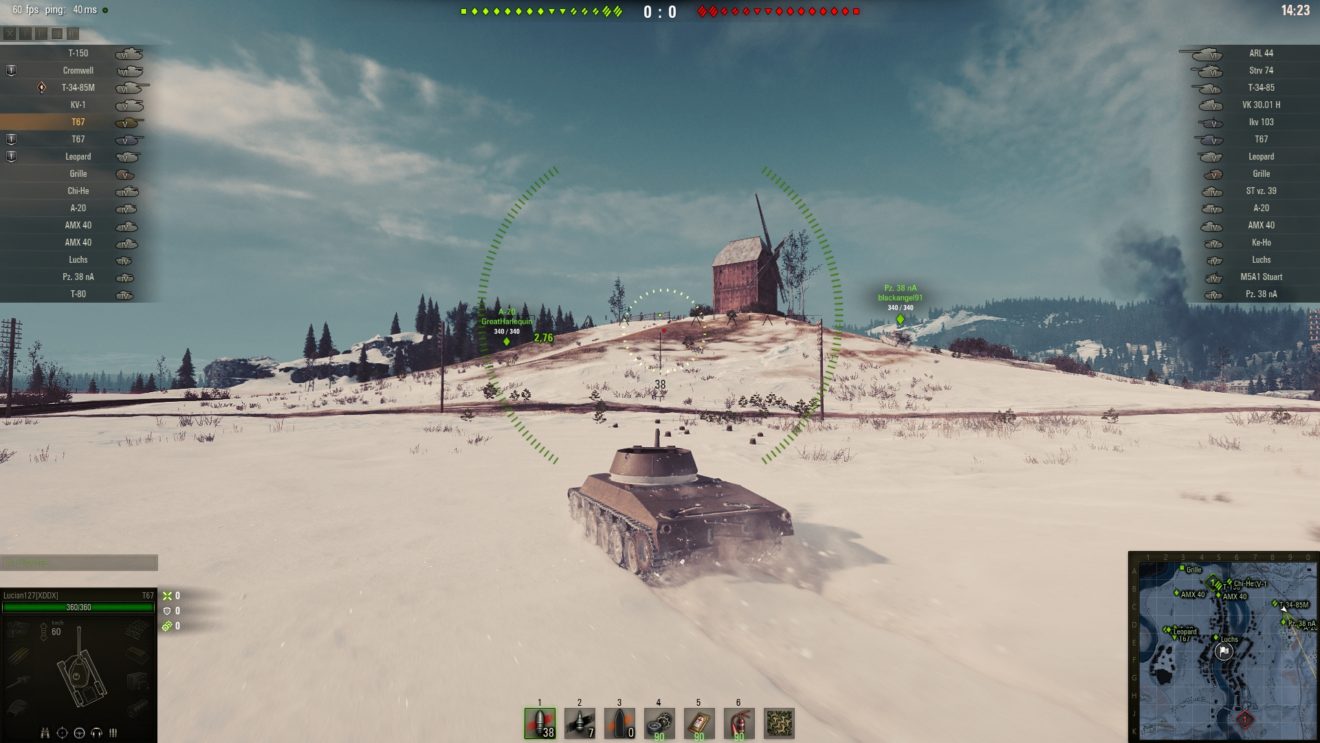
Task: Select Strv 74 in the enemy list
Action: click(1260, 71)
